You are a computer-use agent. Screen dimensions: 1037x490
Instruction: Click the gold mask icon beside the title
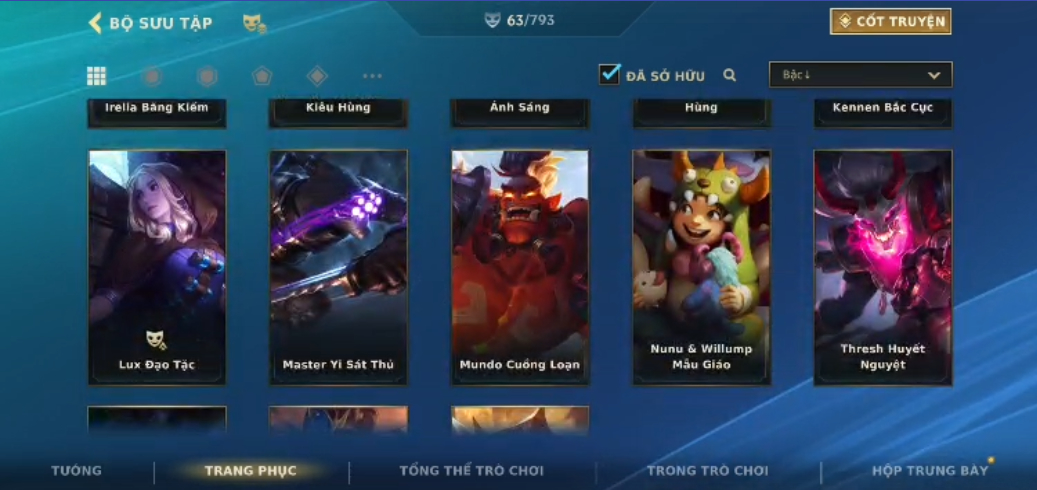click(254, 23)
